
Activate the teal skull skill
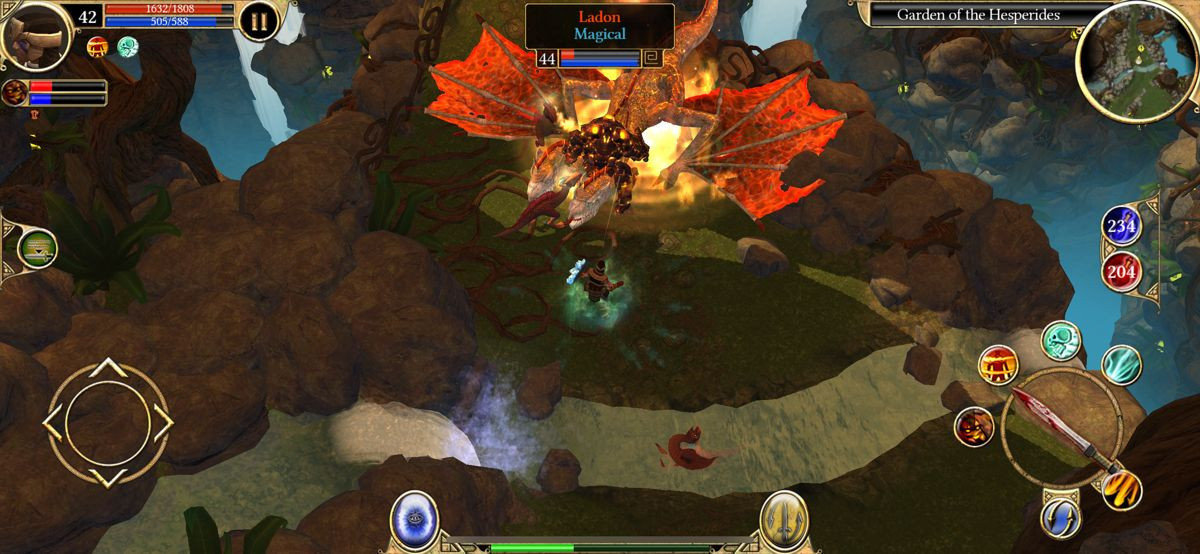tap(1061, 341)
